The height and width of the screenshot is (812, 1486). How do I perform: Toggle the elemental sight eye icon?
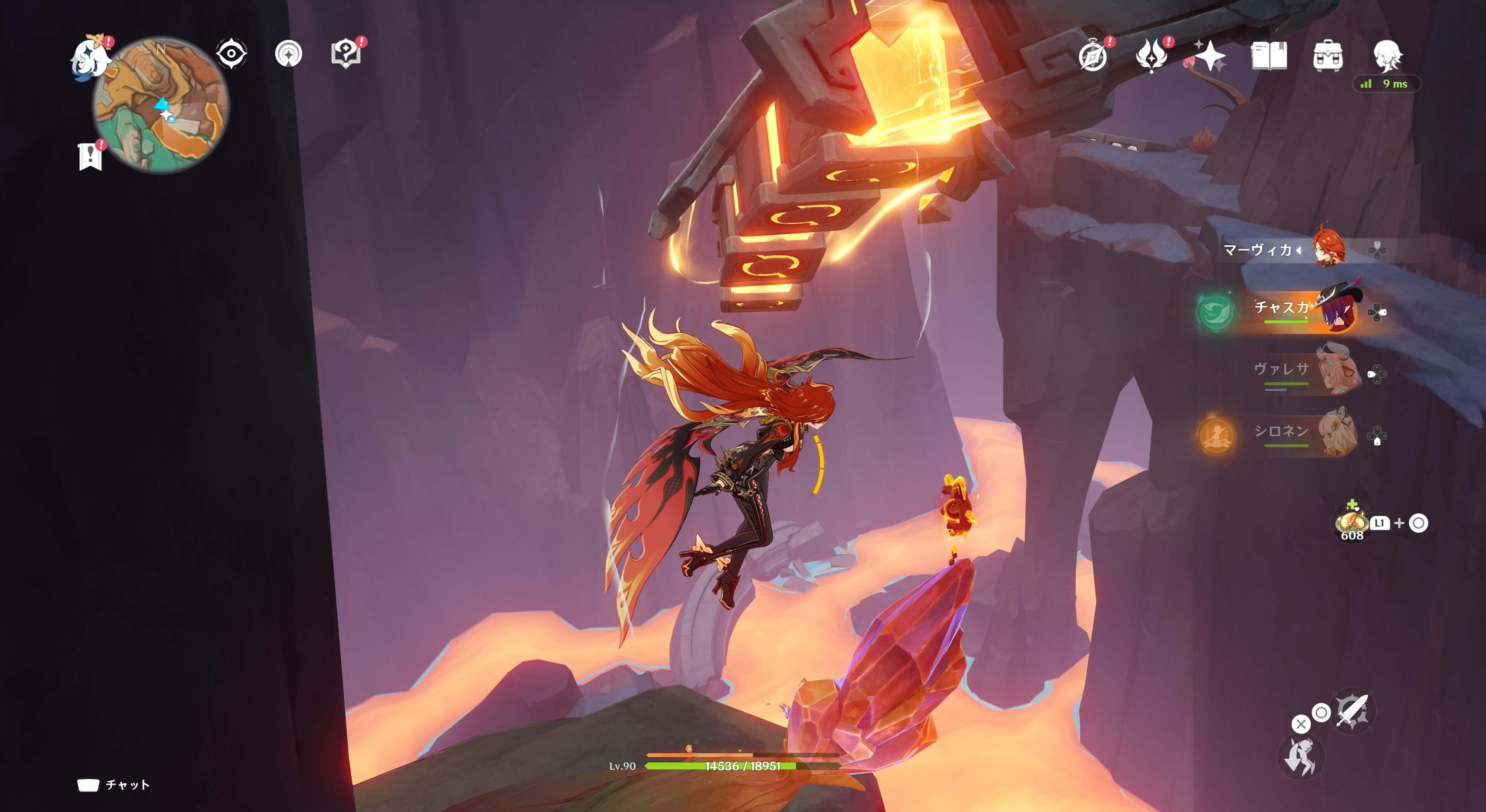(x=231, y=54)
